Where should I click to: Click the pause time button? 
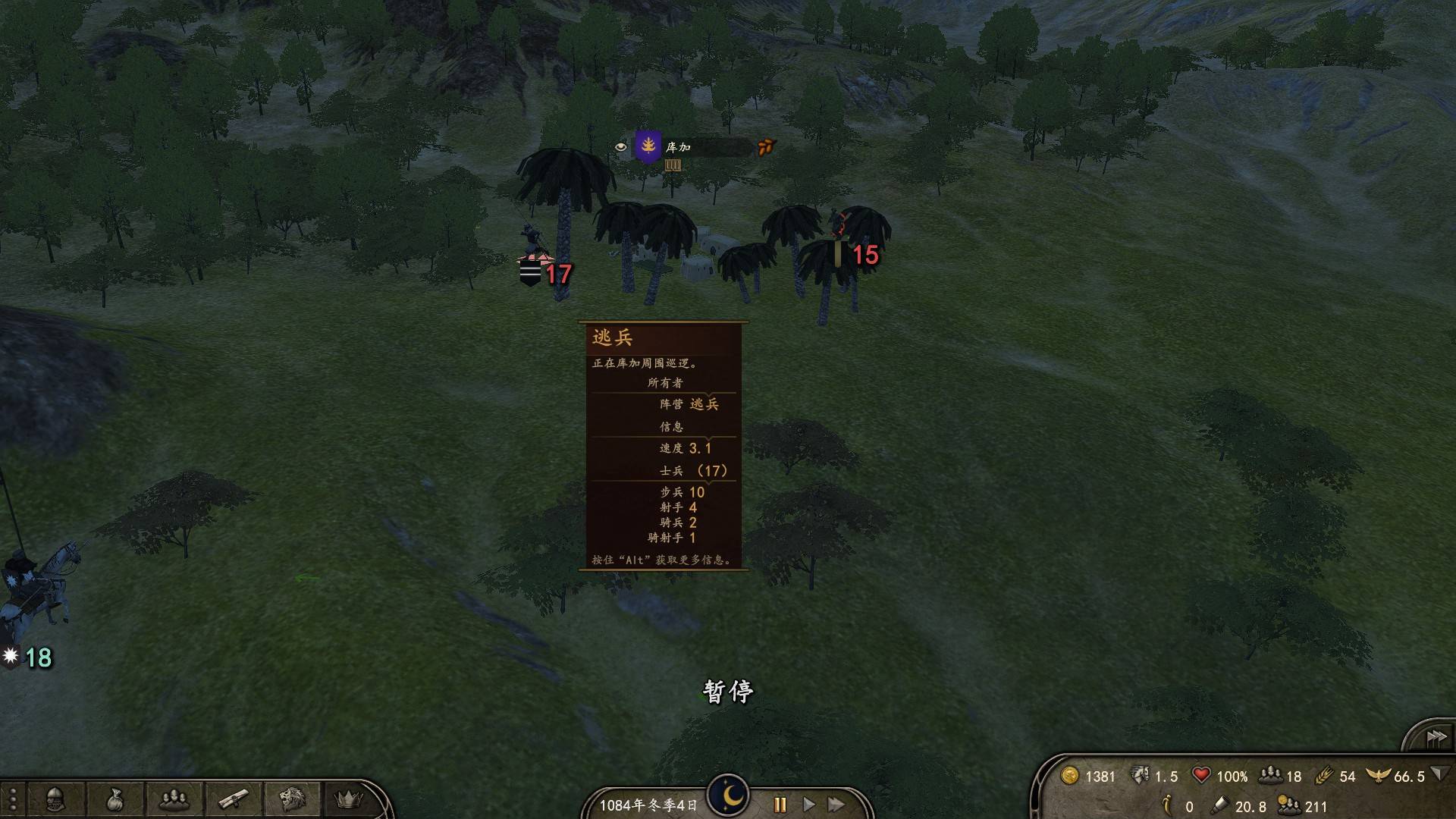tap(780, 805)
